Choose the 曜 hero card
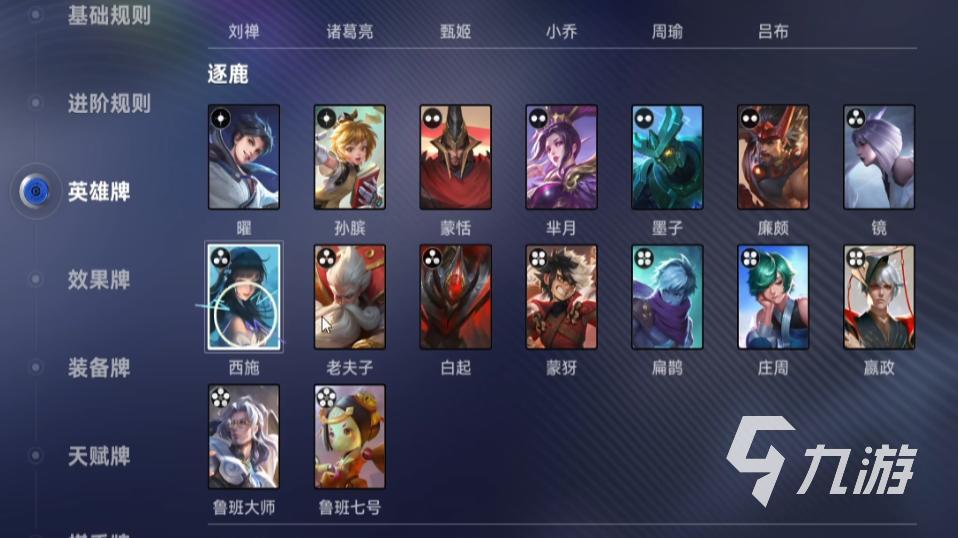Screen dimensions: 958x538 (x=244, y=157)
